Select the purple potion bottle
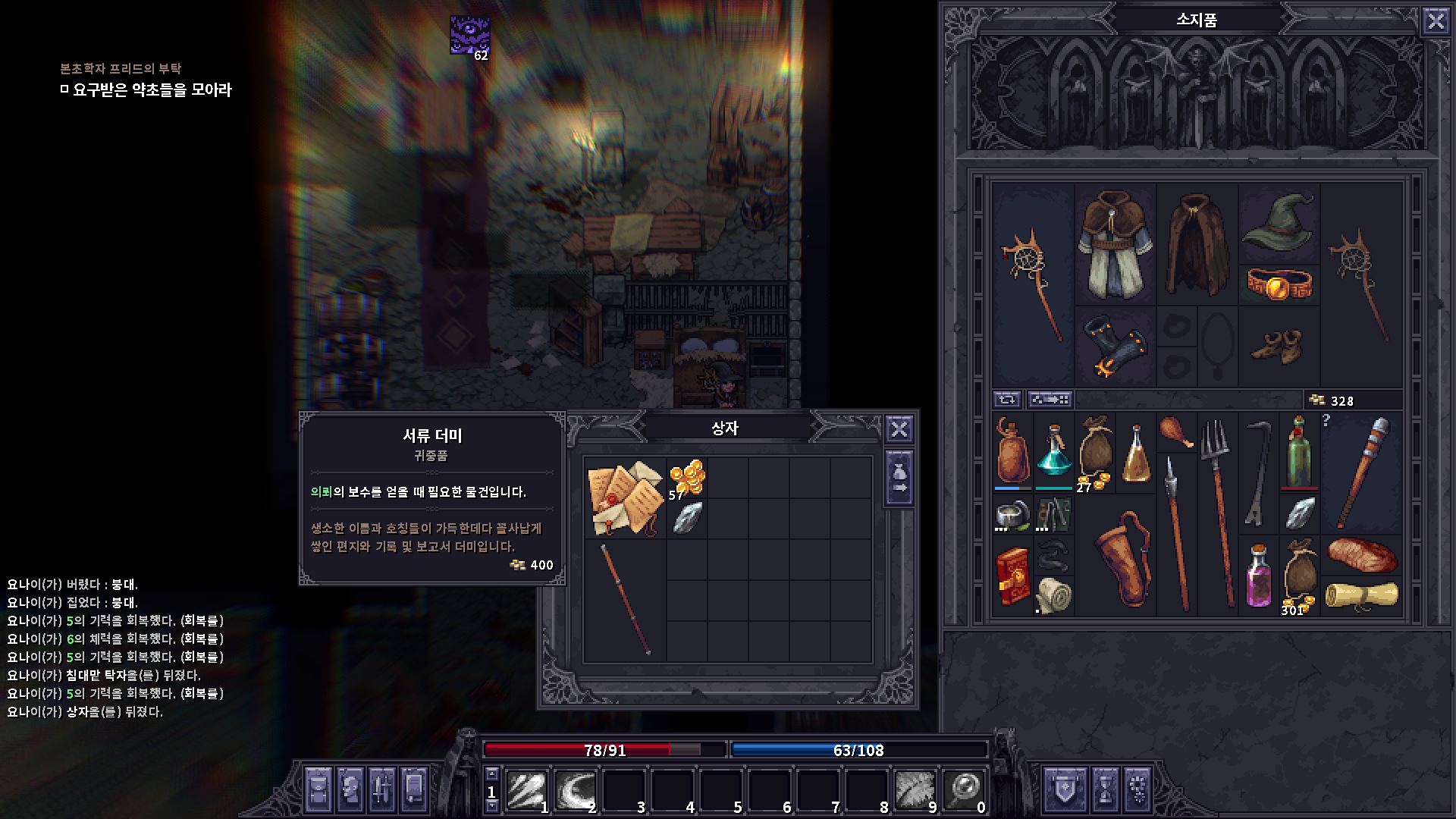The height and width of the screenshot is (819, 1456). pyautogui.click(x=1259, y=576)
